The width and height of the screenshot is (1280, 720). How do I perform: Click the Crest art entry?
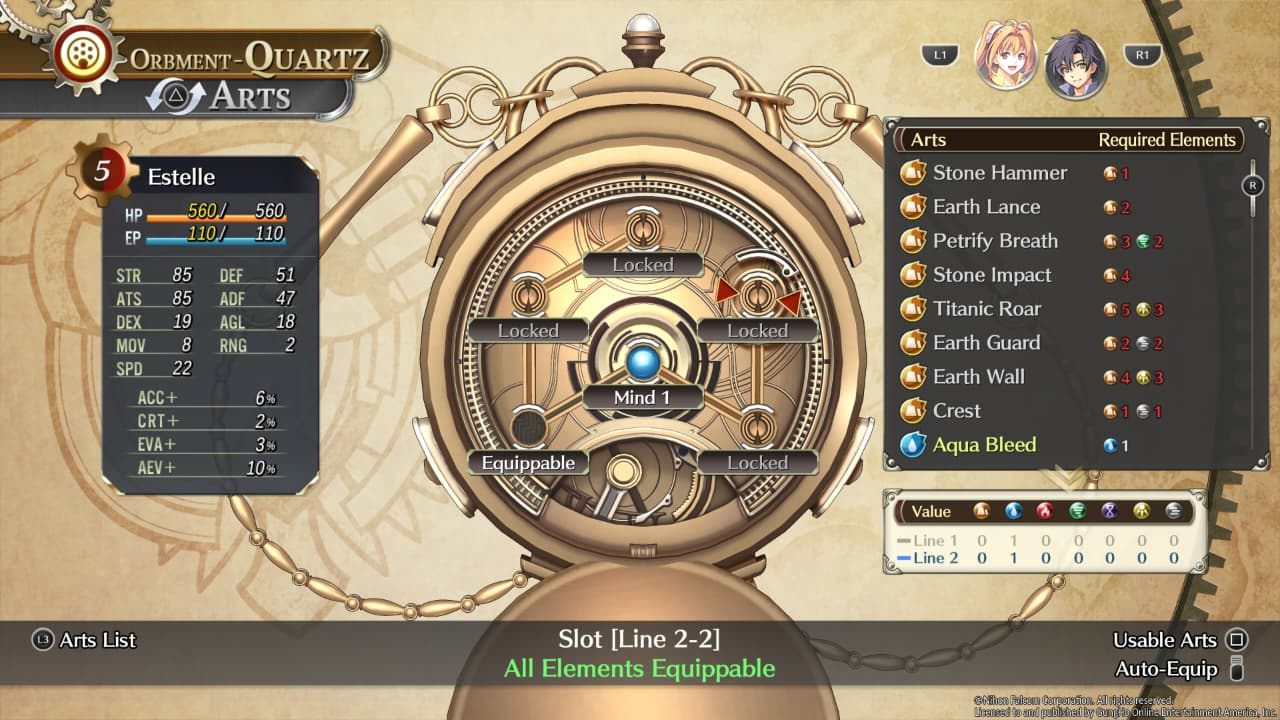click(956, 411)
